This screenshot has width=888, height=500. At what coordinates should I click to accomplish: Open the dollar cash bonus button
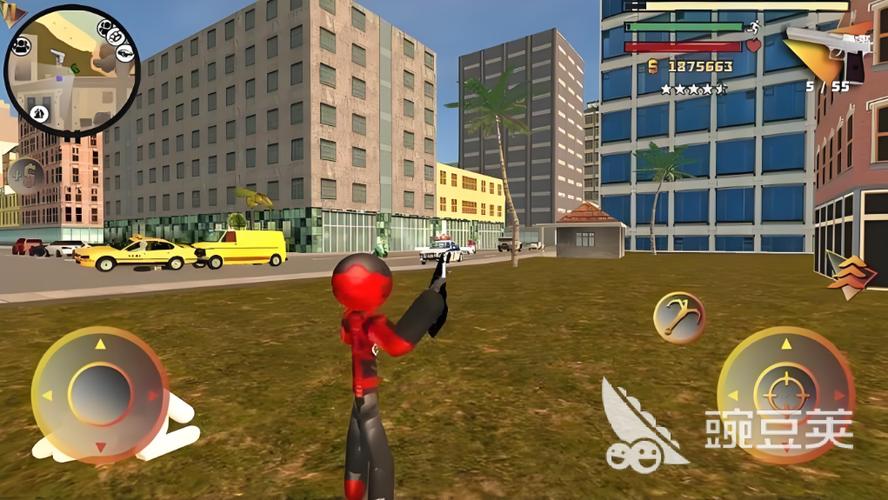[25, 178]
